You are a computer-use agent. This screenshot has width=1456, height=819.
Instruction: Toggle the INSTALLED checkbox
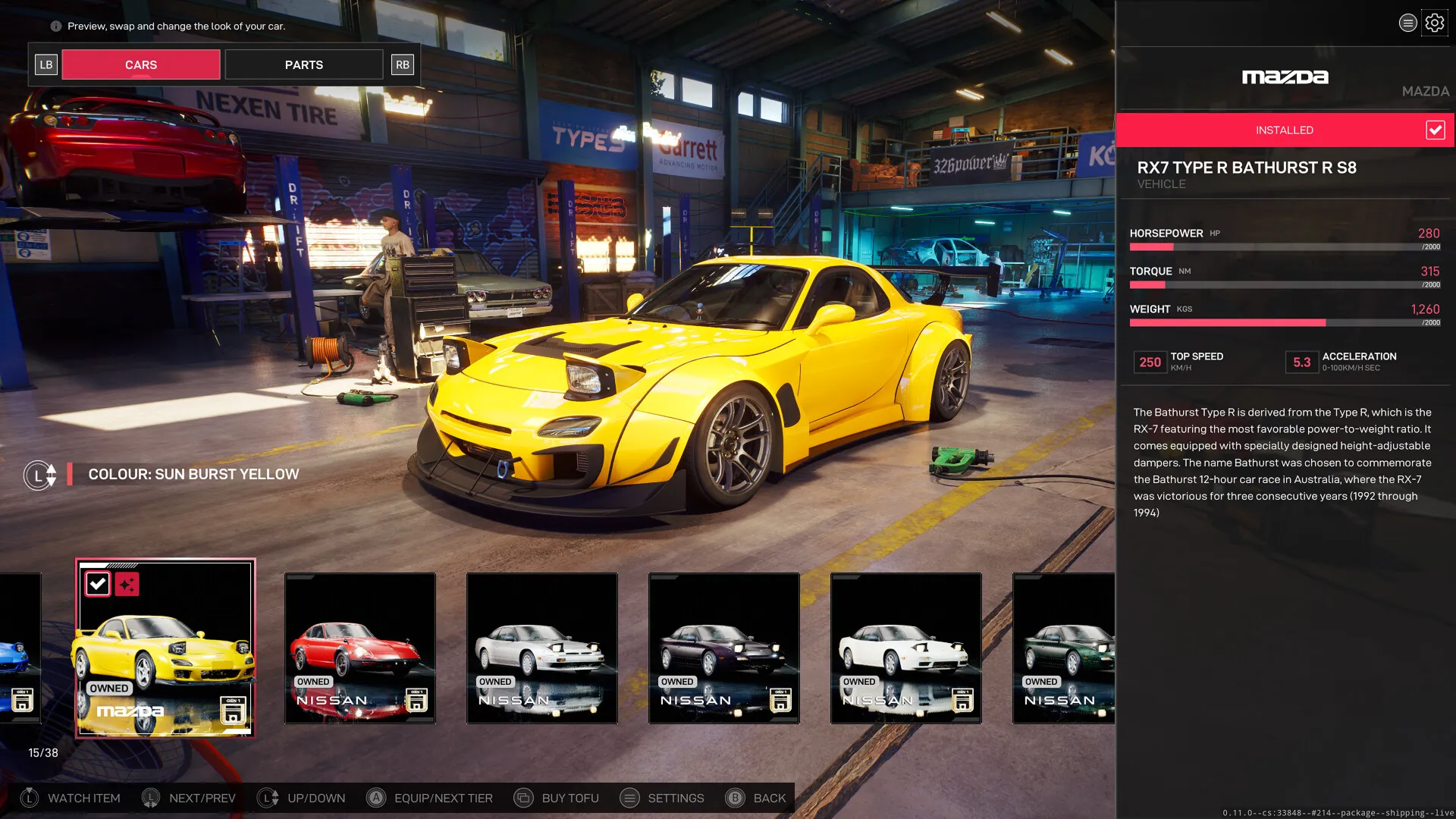[1435, 130]
